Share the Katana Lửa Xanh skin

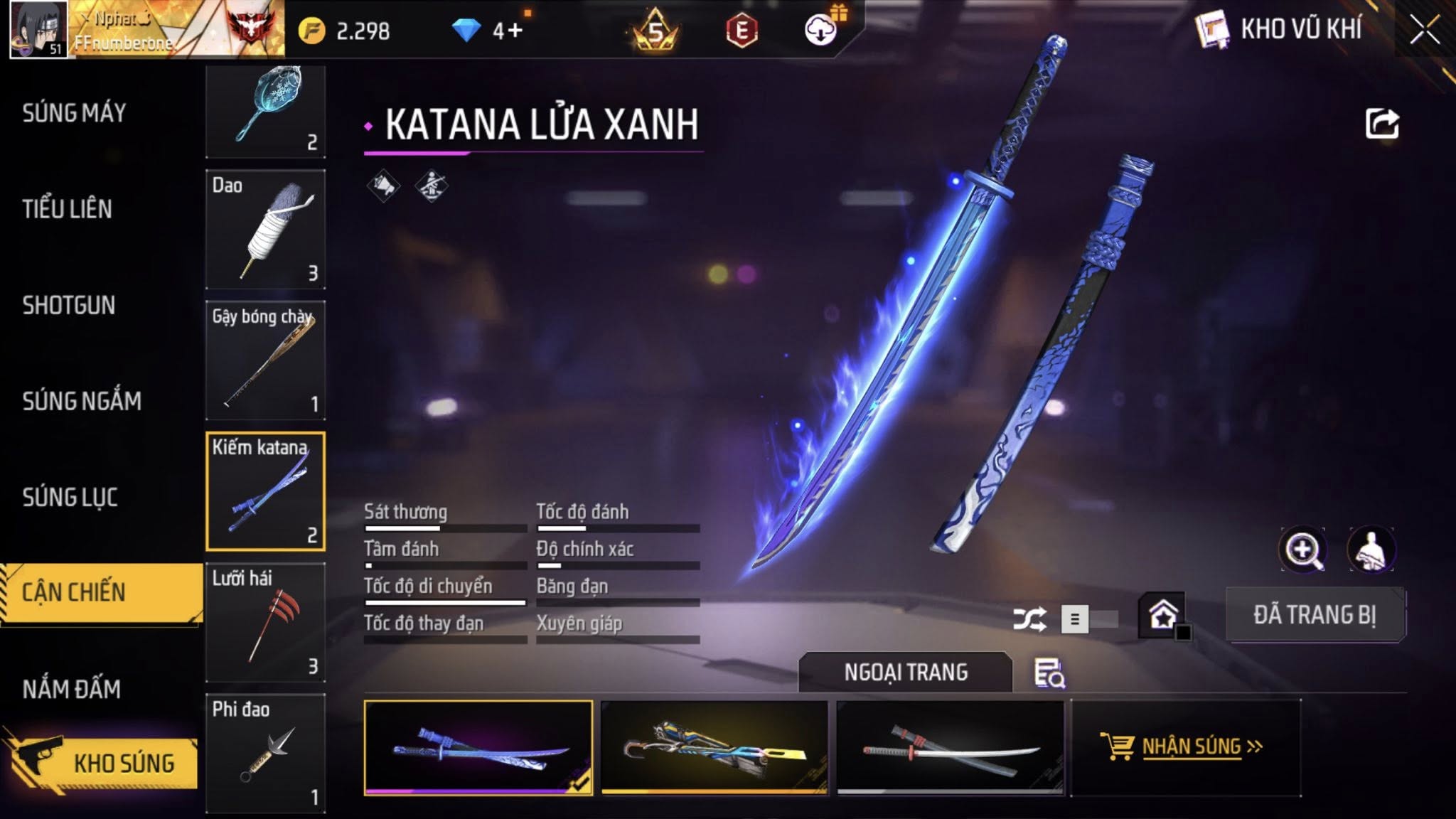pos(1382,124)
